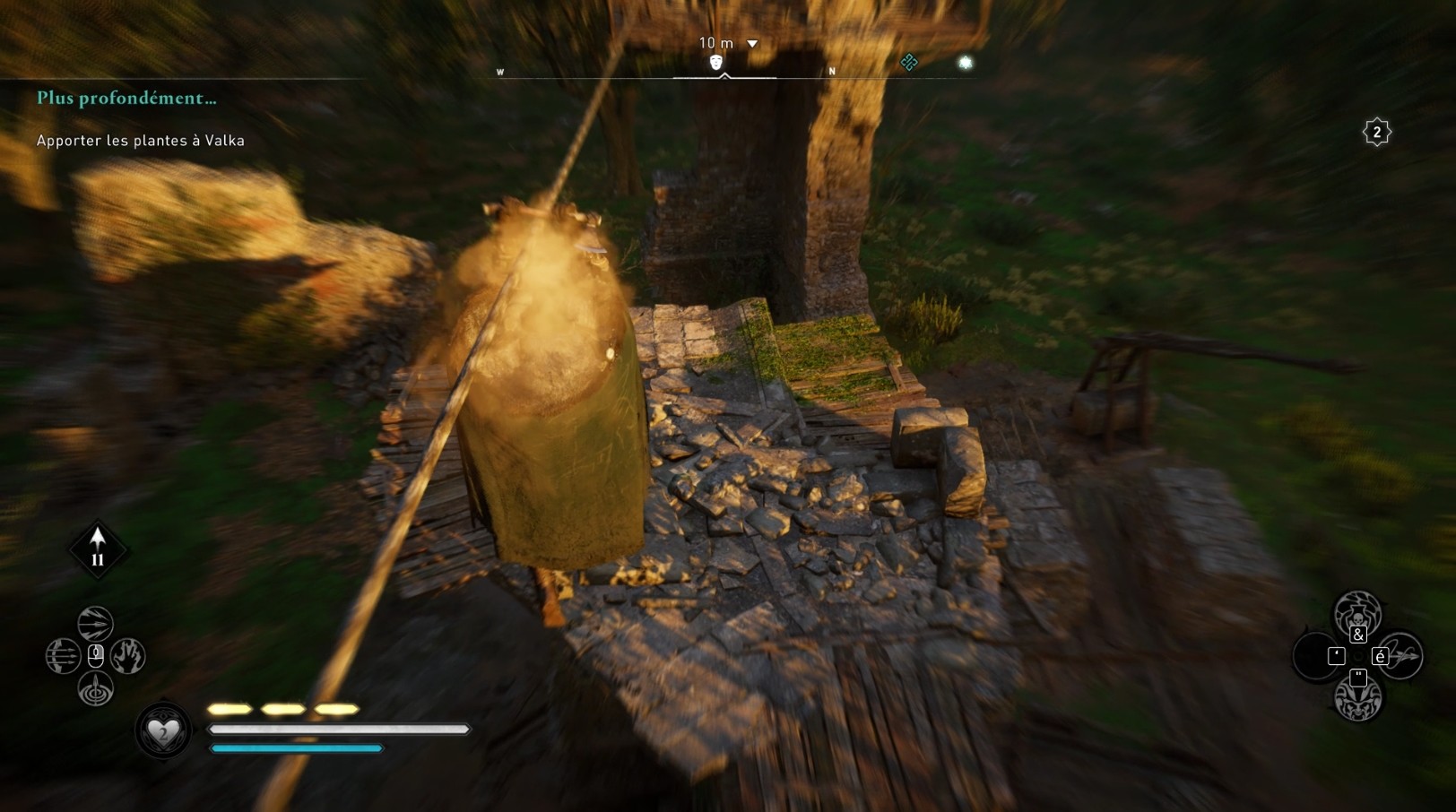The image size is (1456, 812).
Task: Activate the arrow-on-target ranged ability
Action: [95, 689]
